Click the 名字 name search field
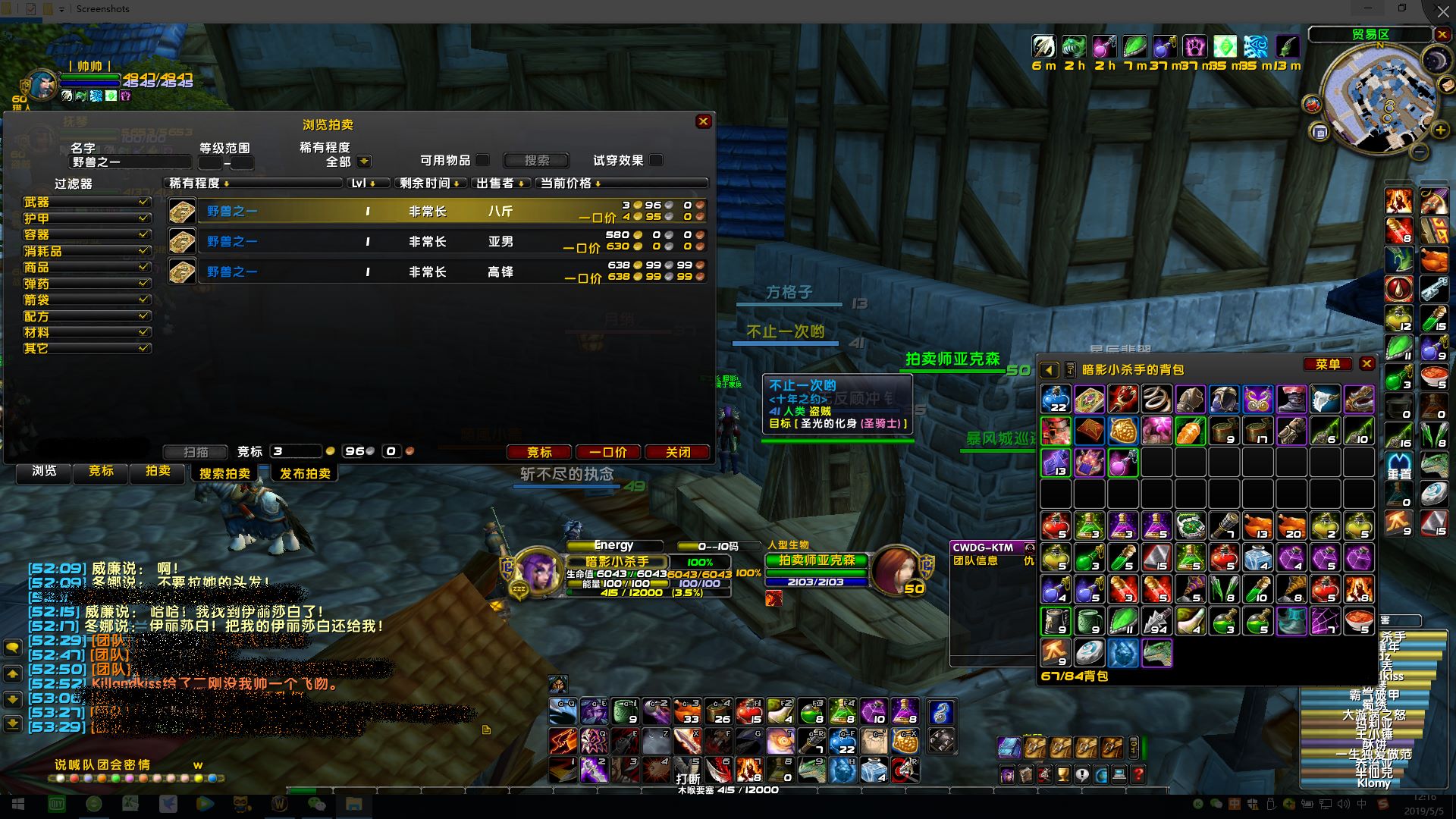 tap(129, 162)
